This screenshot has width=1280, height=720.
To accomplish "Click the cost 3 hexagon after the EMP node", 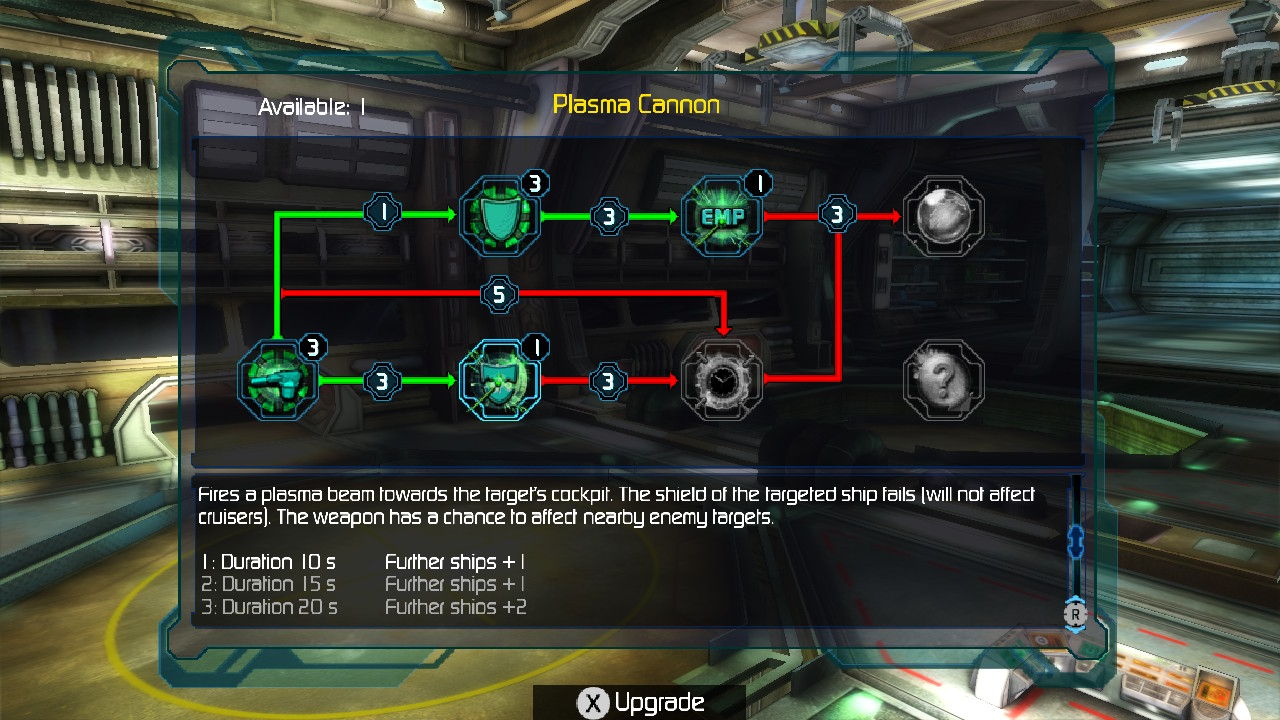I will pos(837,214).
